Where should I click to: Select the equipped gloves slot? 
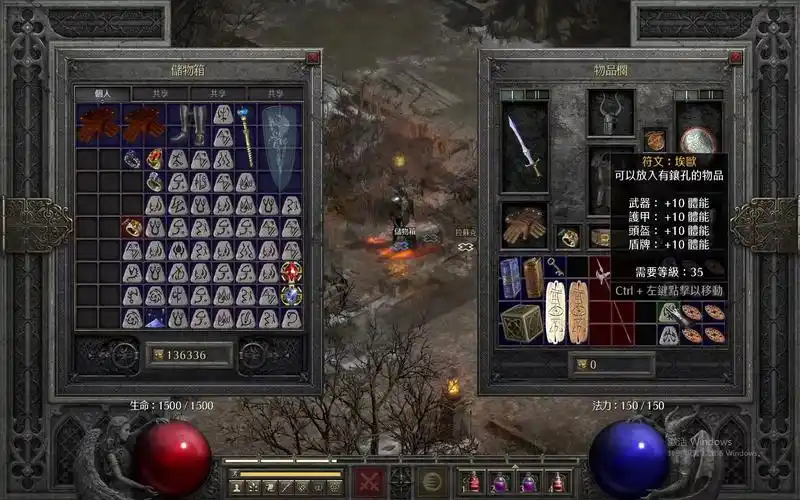pyautogui.click(x=522, y=226)
